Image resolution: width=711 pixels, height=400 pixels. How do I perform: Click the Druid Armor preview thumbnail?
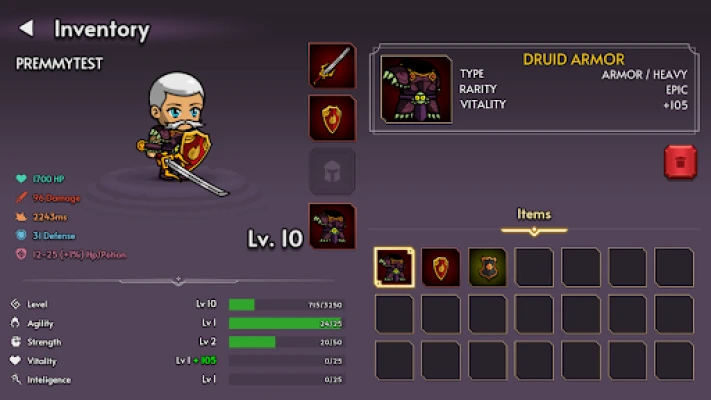[416, 90]
